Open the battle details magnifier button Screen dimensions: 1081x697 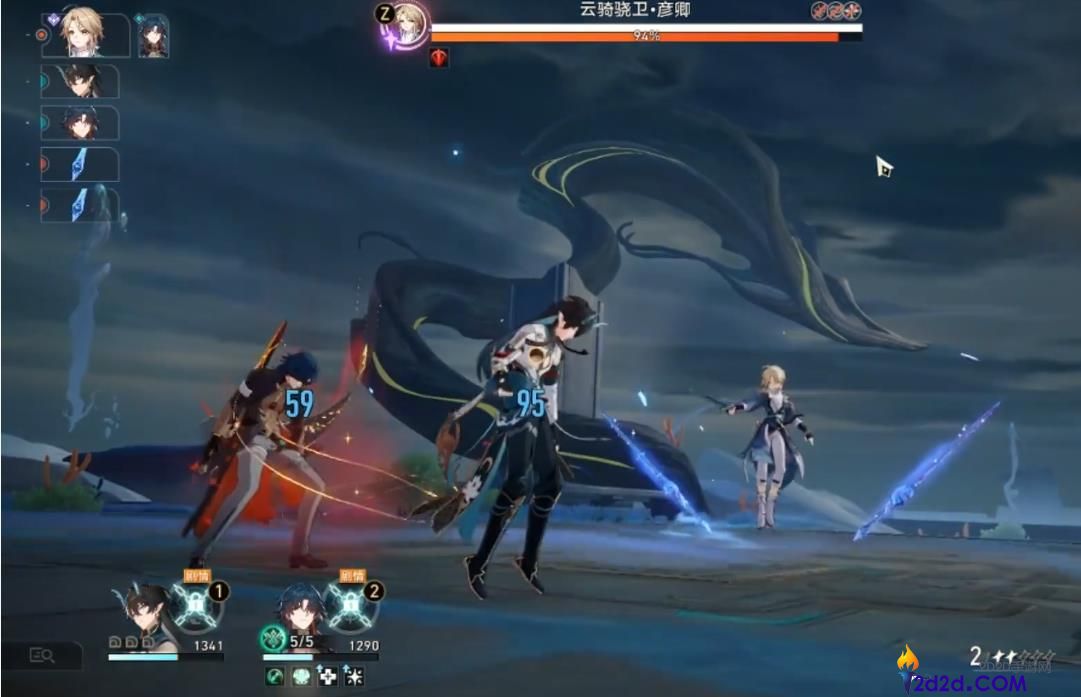pyautogui.click(x=41, y=655)
